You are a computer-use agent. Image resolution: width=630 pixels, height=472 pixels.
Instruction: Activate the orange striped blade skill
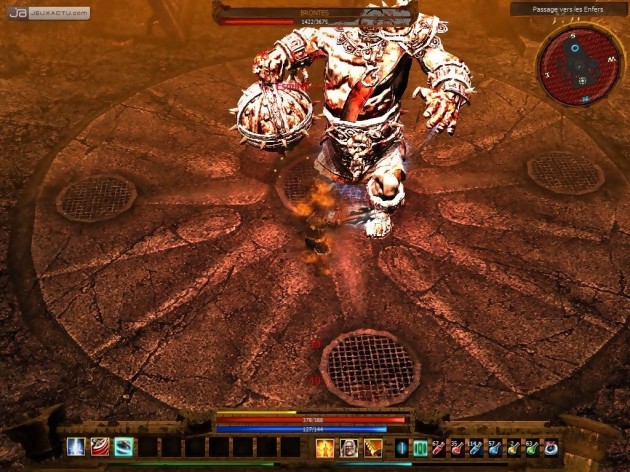[373, 448]
